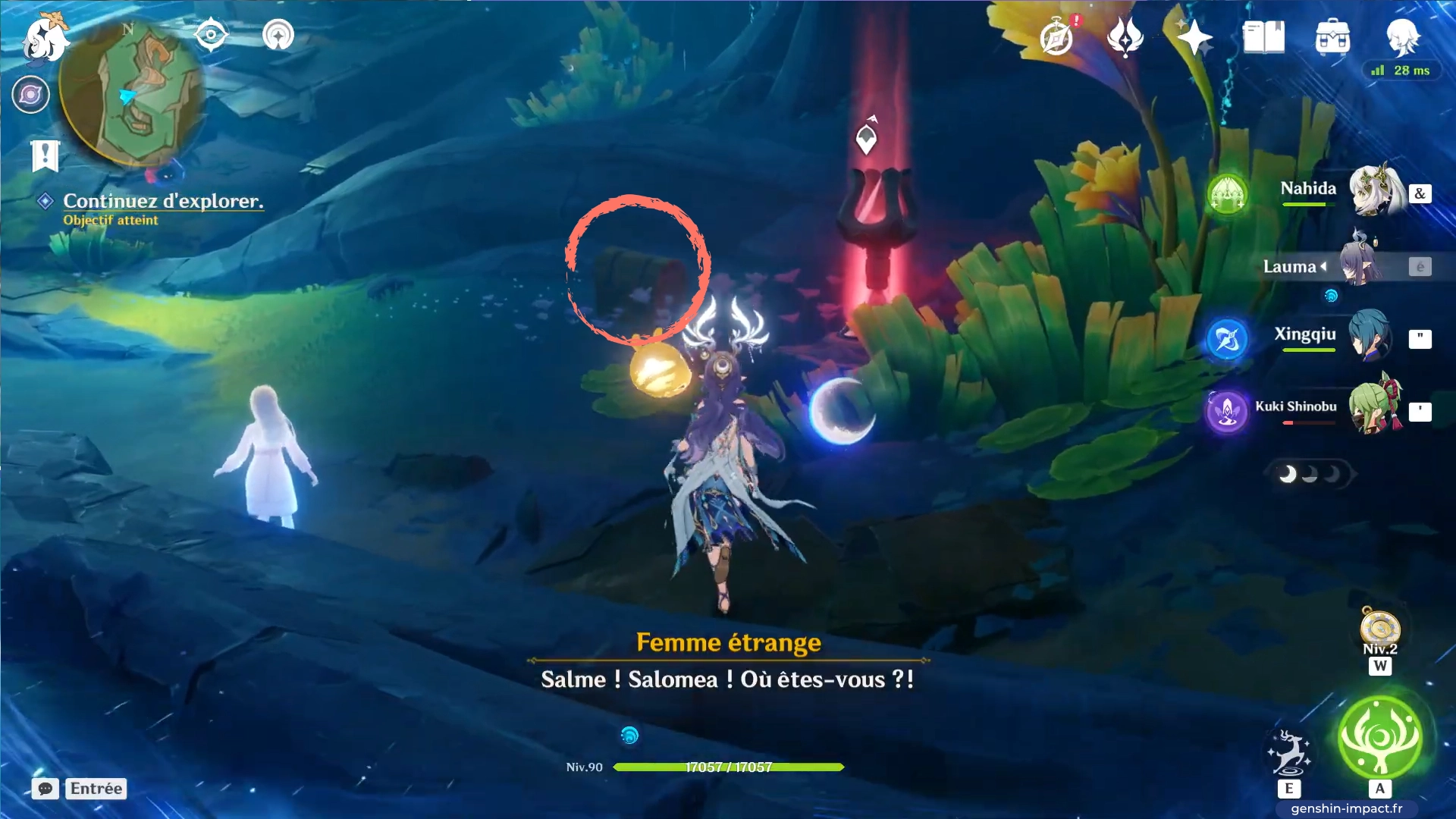Switch to Xingqiu in the party
The width and height of the screenshot is (1456, 819).
pyautogui.click(x=1371, y=335)
